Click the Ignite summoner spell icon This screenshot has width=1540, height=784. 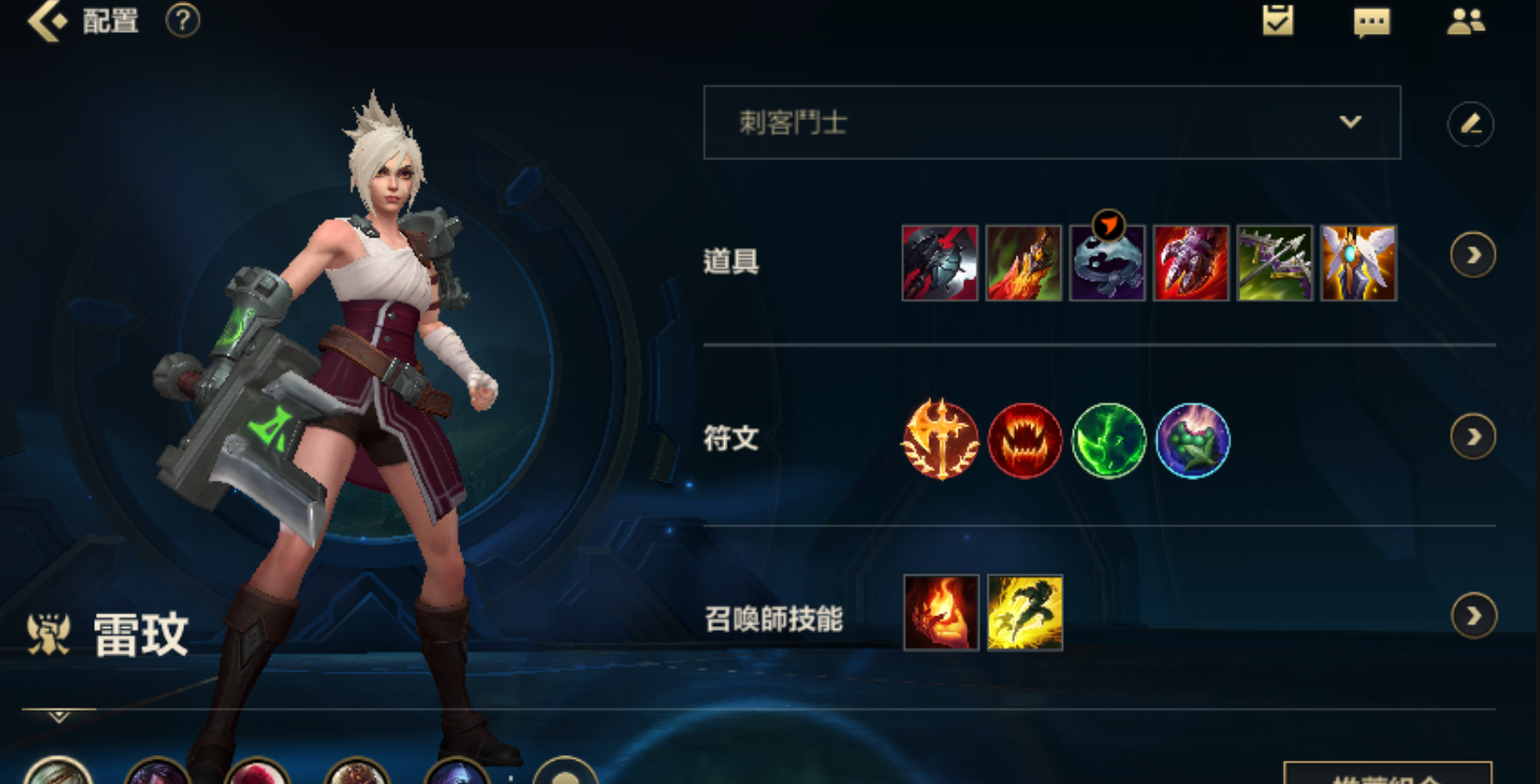(x=940, y=613)
